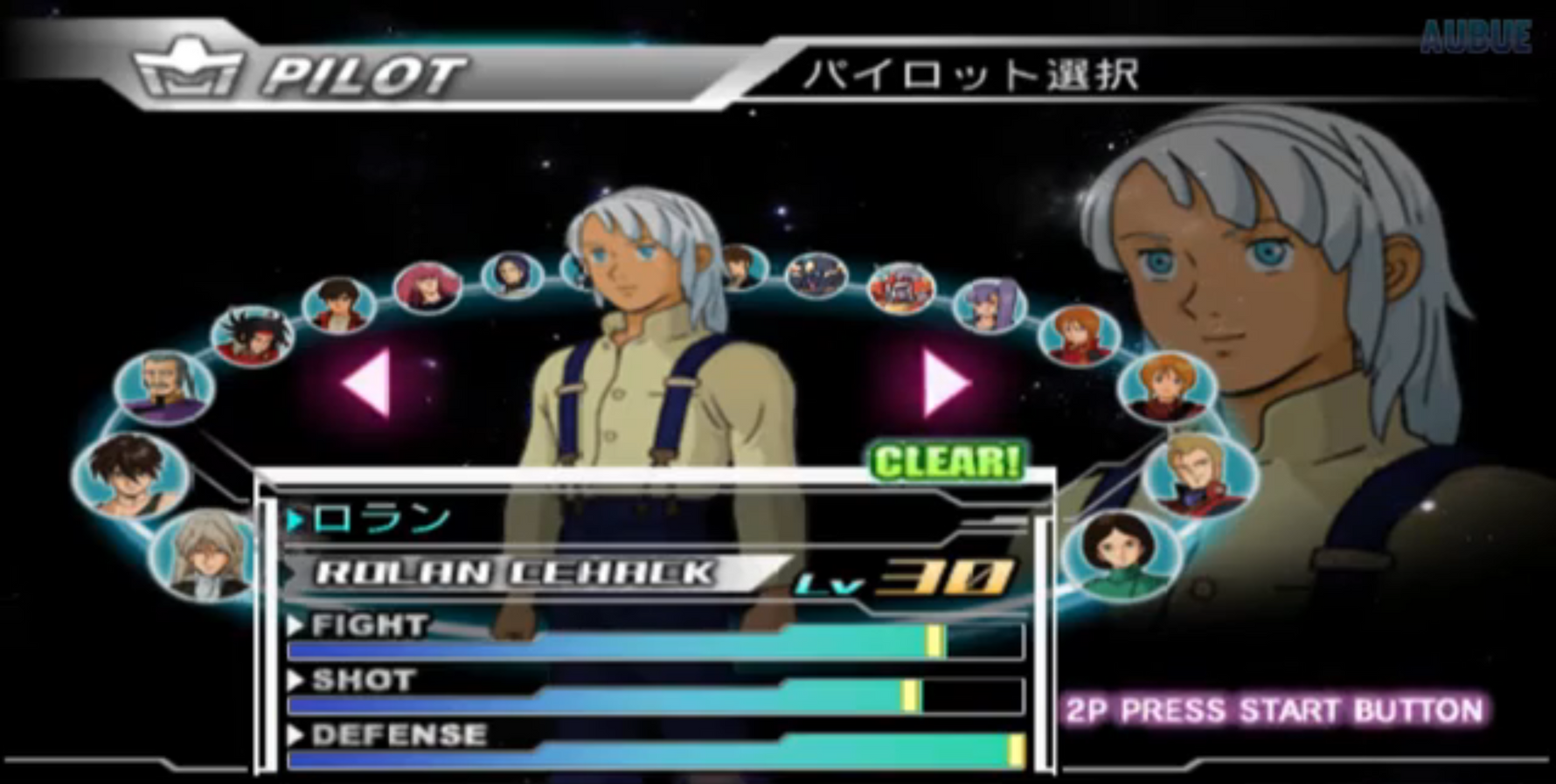Choose the dark blue robot portrait

click(x=816, y=274)
